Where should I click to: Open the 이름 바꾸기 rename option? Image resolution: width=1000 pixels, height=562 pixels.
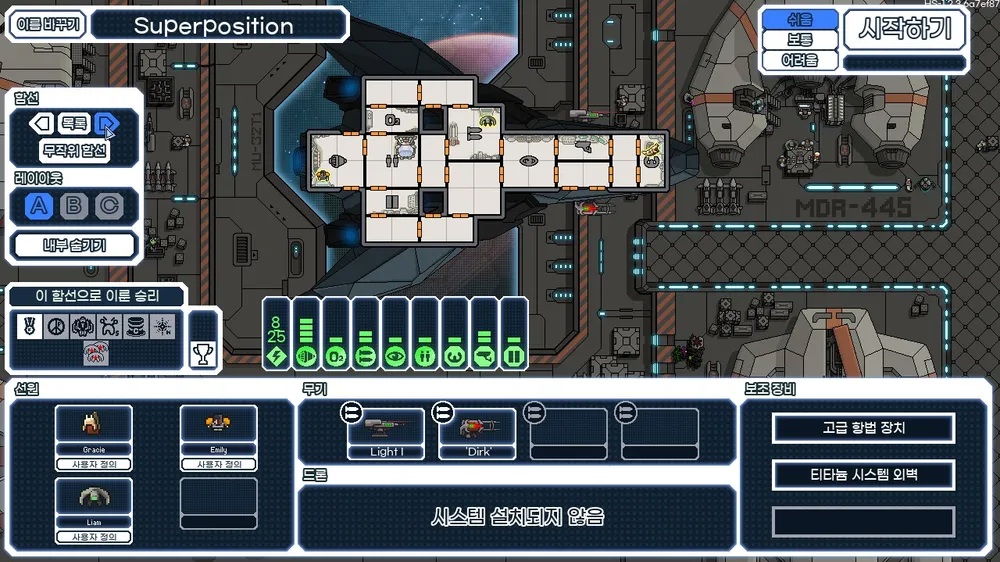pos(47,25)
